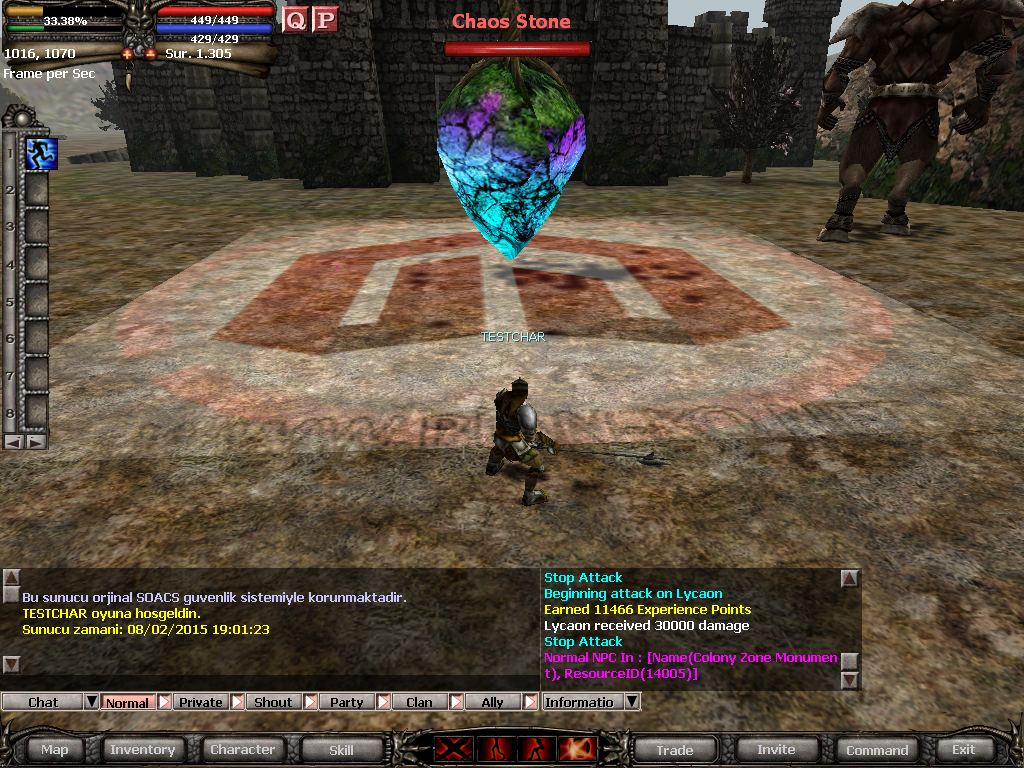
Task: Choose the Party chat channel
Action: pos(346,702)
